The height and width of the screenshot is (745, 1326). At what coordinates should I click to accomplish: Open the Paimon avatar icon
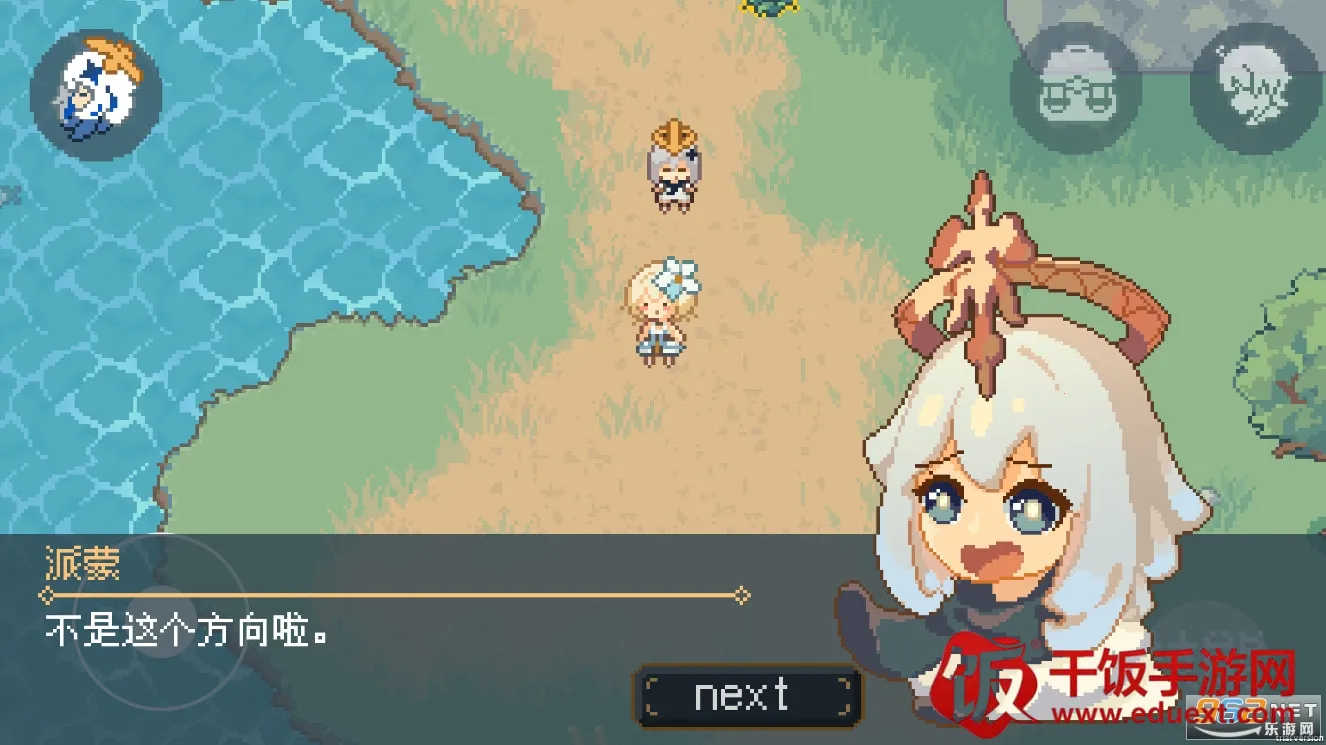pyautogui.click(x=96, y=95)
